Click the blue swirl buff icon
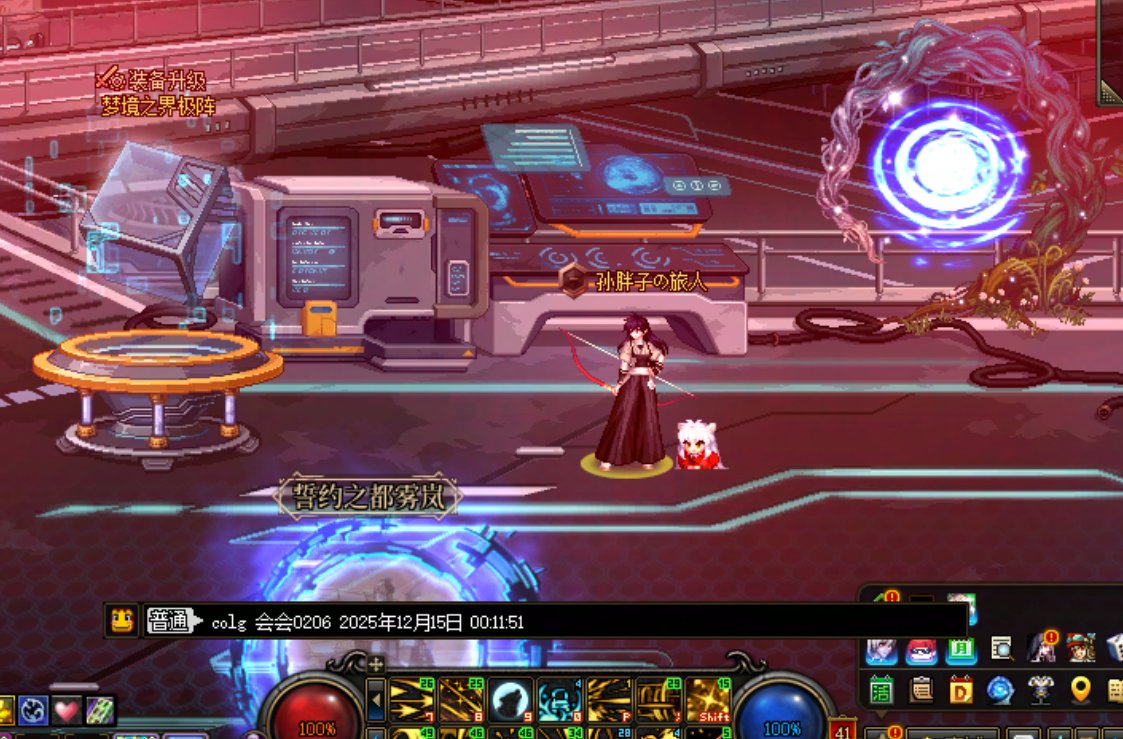The width and height of the screenshot is (1123, 739). tap(34, 711)
